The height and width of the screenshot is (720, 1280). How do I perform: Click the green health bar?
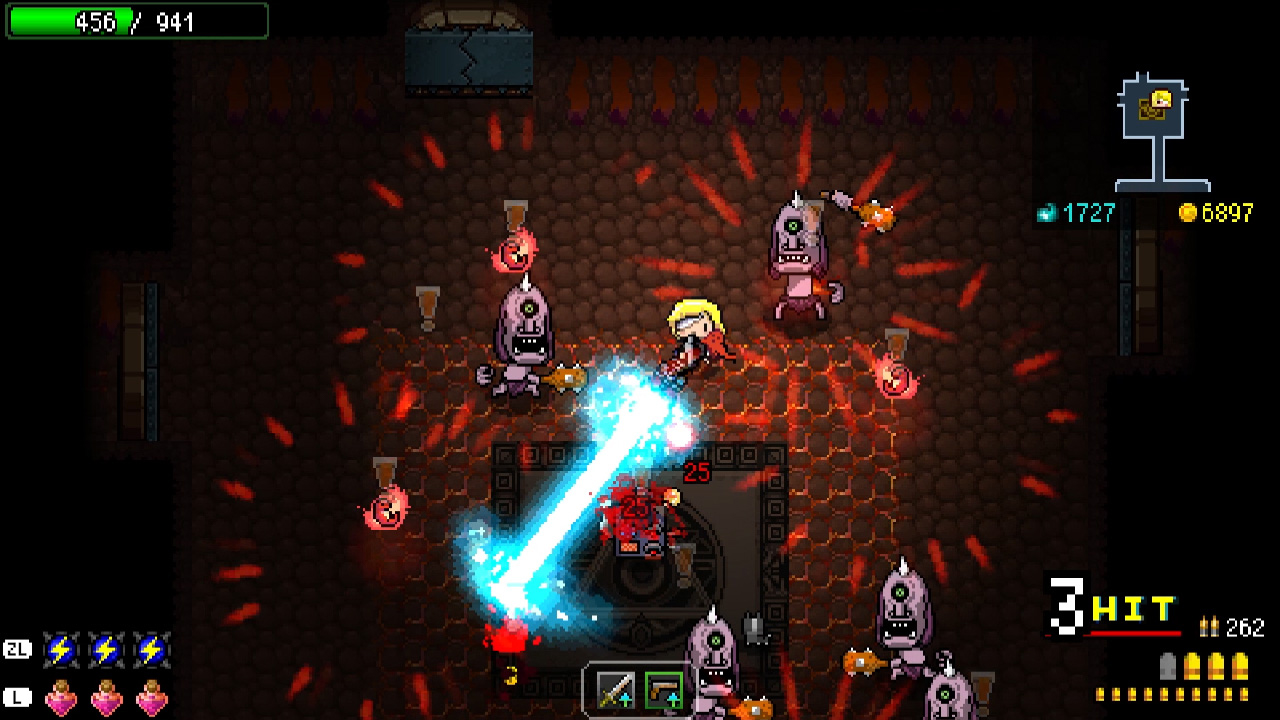[70, 21]
